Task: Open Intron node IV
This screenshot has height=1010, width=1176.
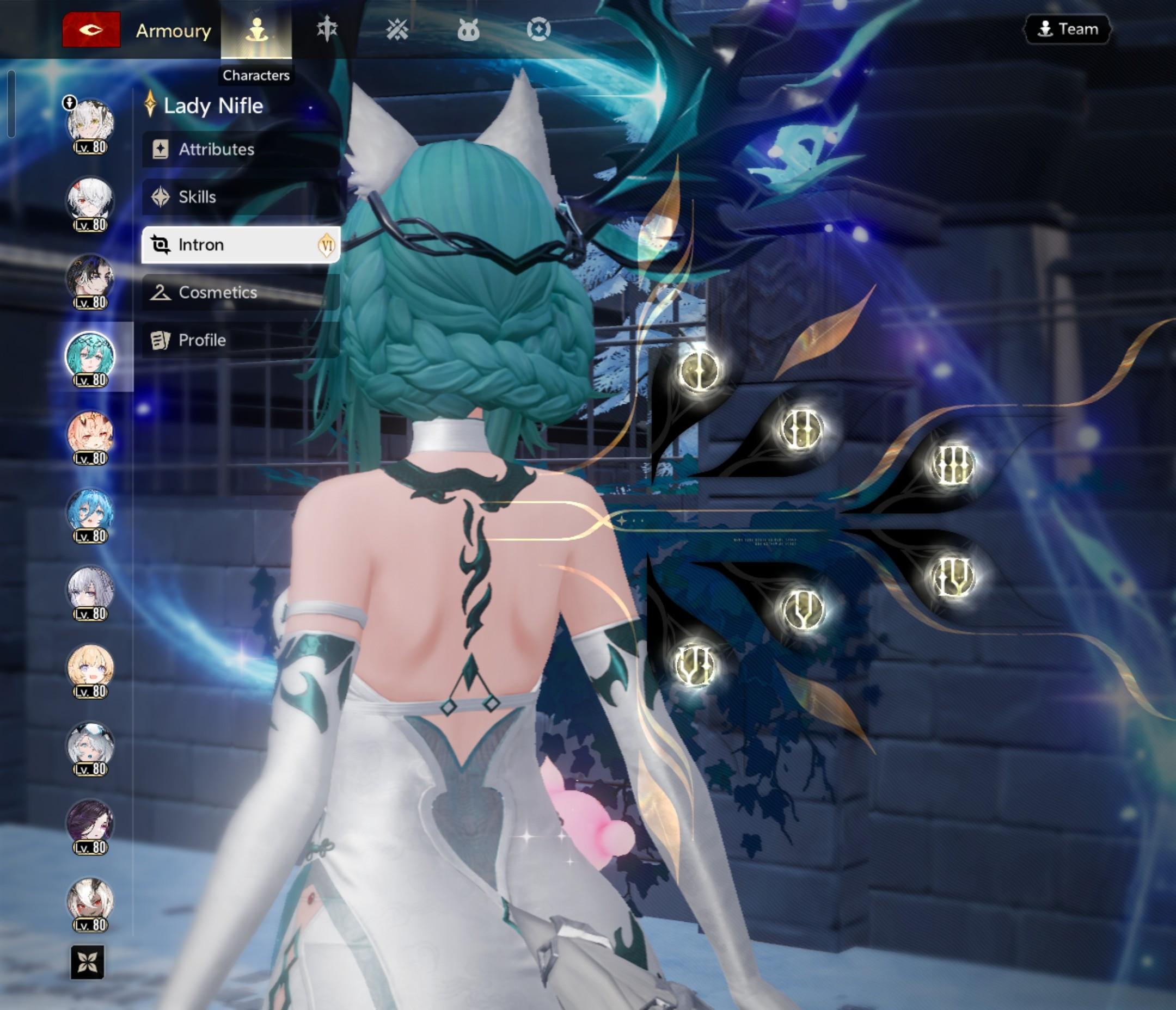Action: pos(953,577)
